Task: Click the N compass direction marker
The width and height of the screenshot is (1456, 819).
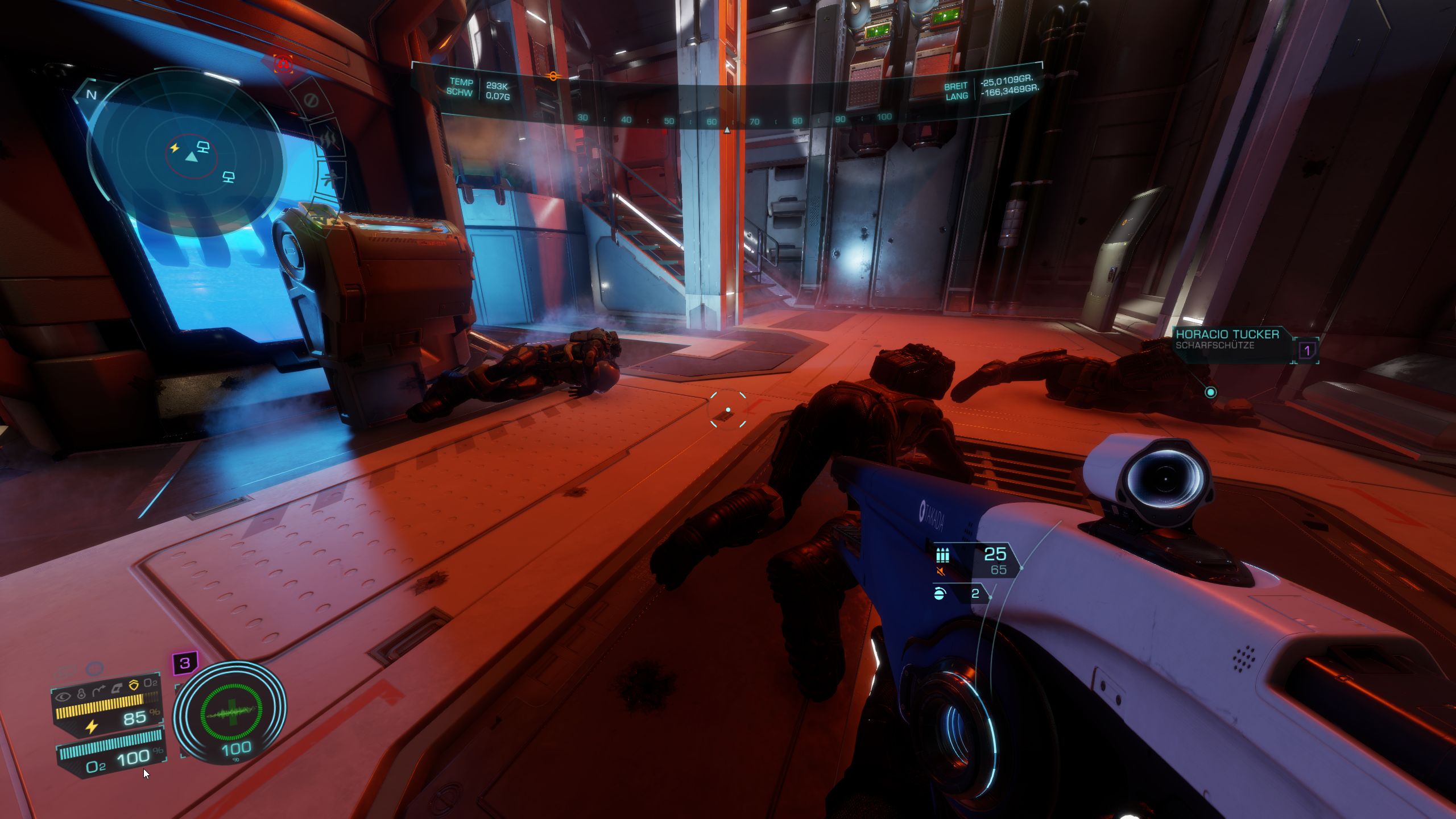Action: coord(91,94)
